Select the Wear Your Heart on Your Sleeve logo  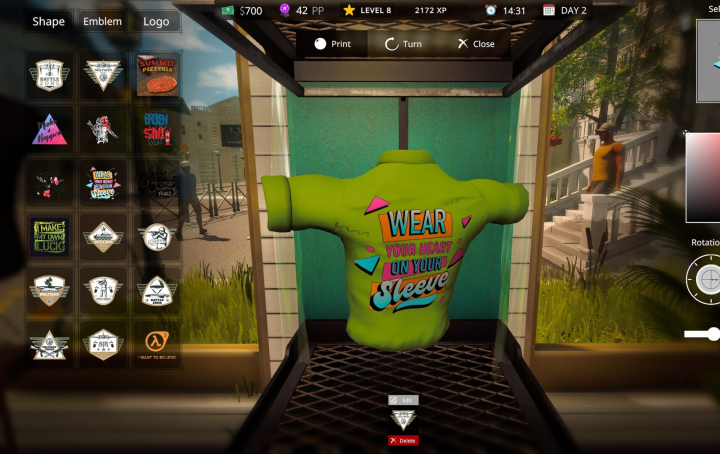[103, 182]
